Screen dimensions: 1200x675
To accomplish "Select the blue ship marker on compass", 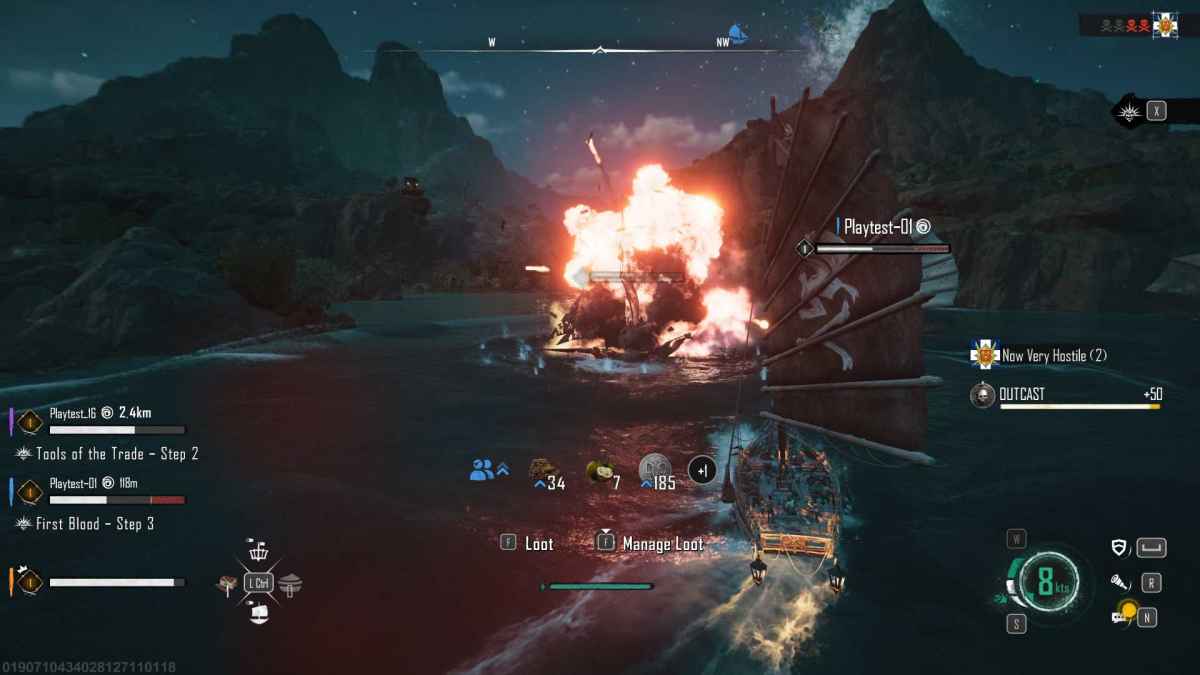I will coord(738,35).
